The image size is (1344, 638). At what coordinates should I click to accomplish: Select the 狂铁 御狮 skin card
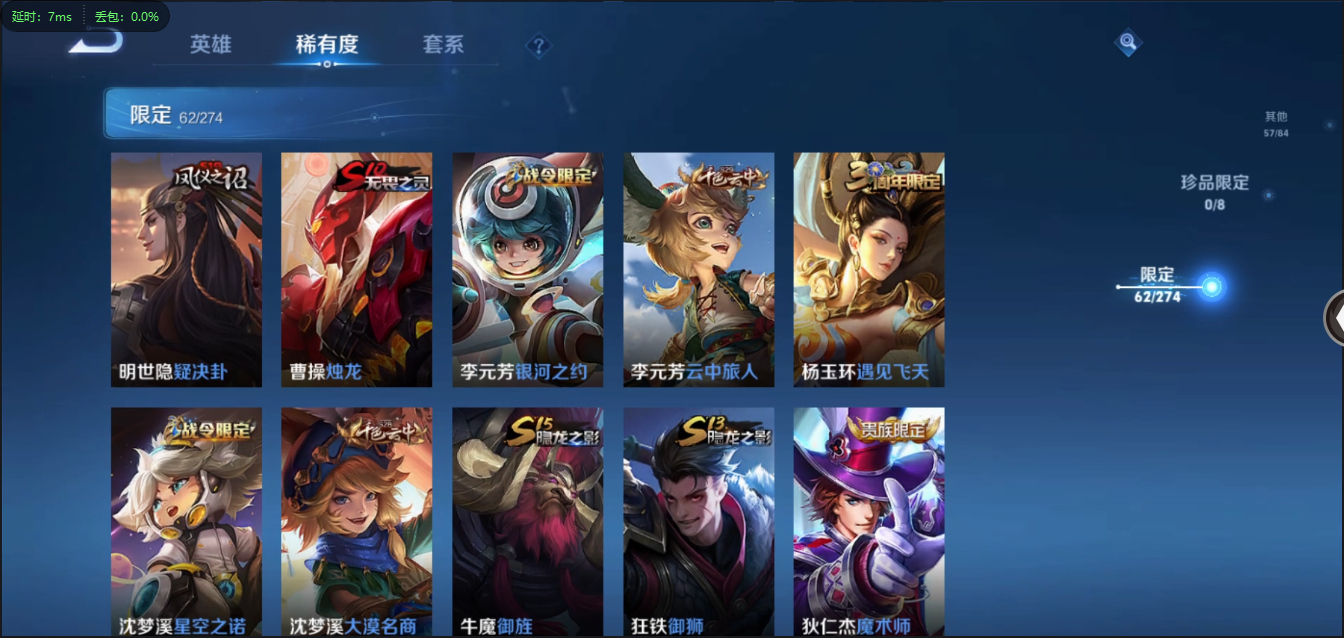tap(698, 522)
